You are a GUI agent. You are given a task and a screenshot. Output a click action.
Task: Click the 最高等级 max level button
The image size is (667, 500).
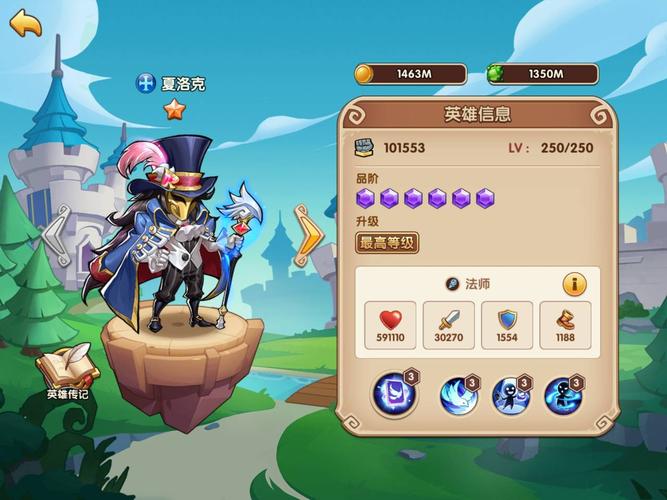pyautogui.click(x=387, y=242)
